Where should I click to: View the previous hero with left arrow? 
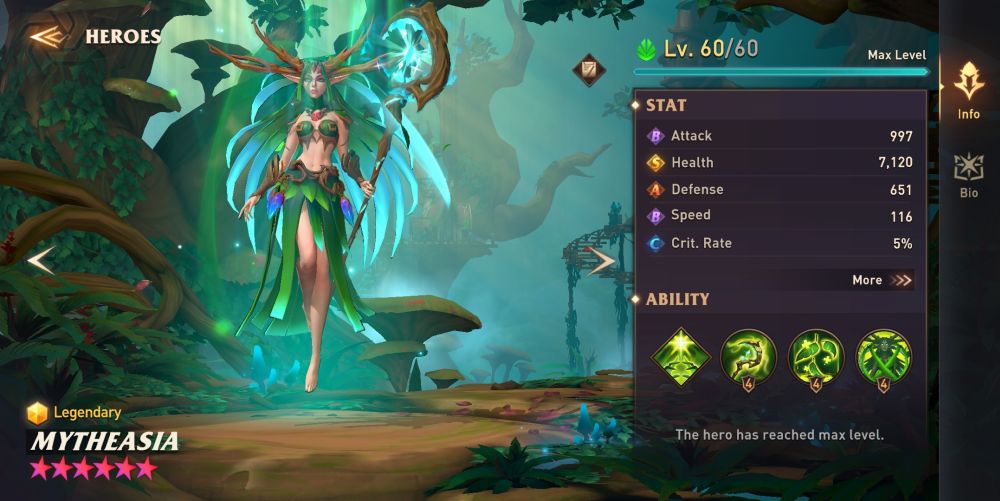click(x=41, y=261)
